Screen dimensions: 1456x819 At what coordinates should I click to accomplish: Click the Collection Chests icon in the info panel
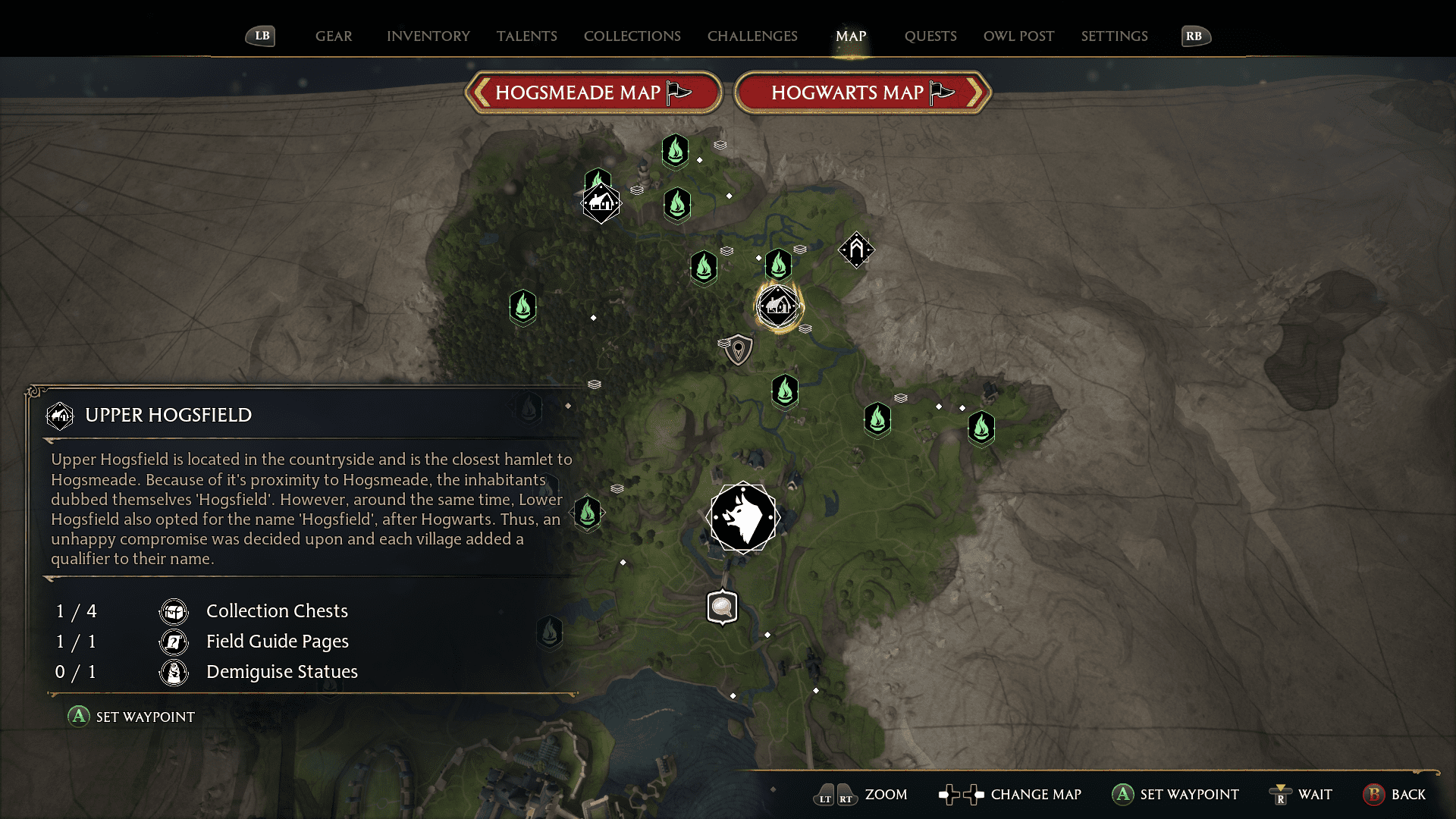coord(173,611)
